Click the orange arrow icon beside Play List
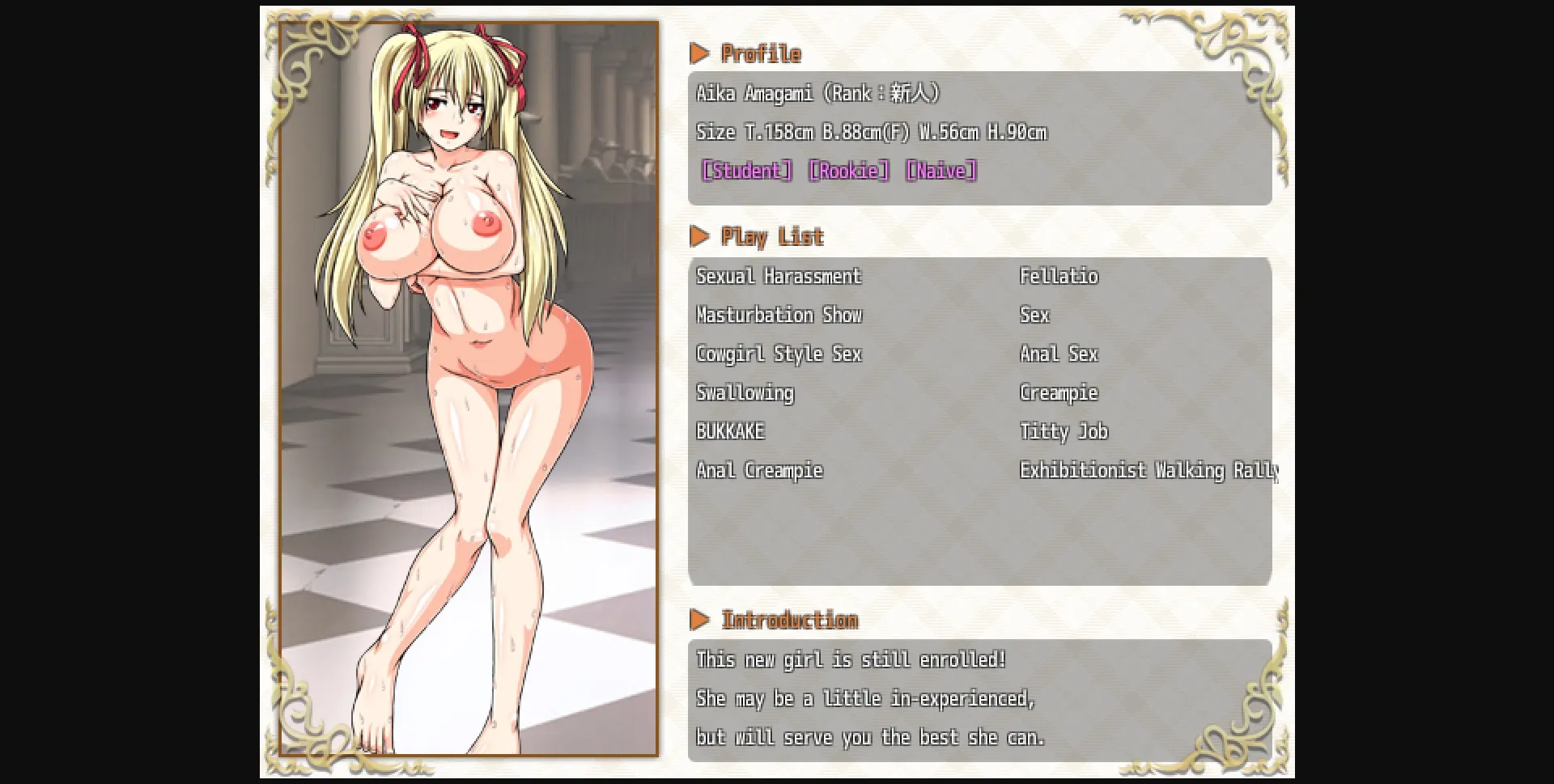1554x784 pixels. pyautogui.click(x=701, y=236)
